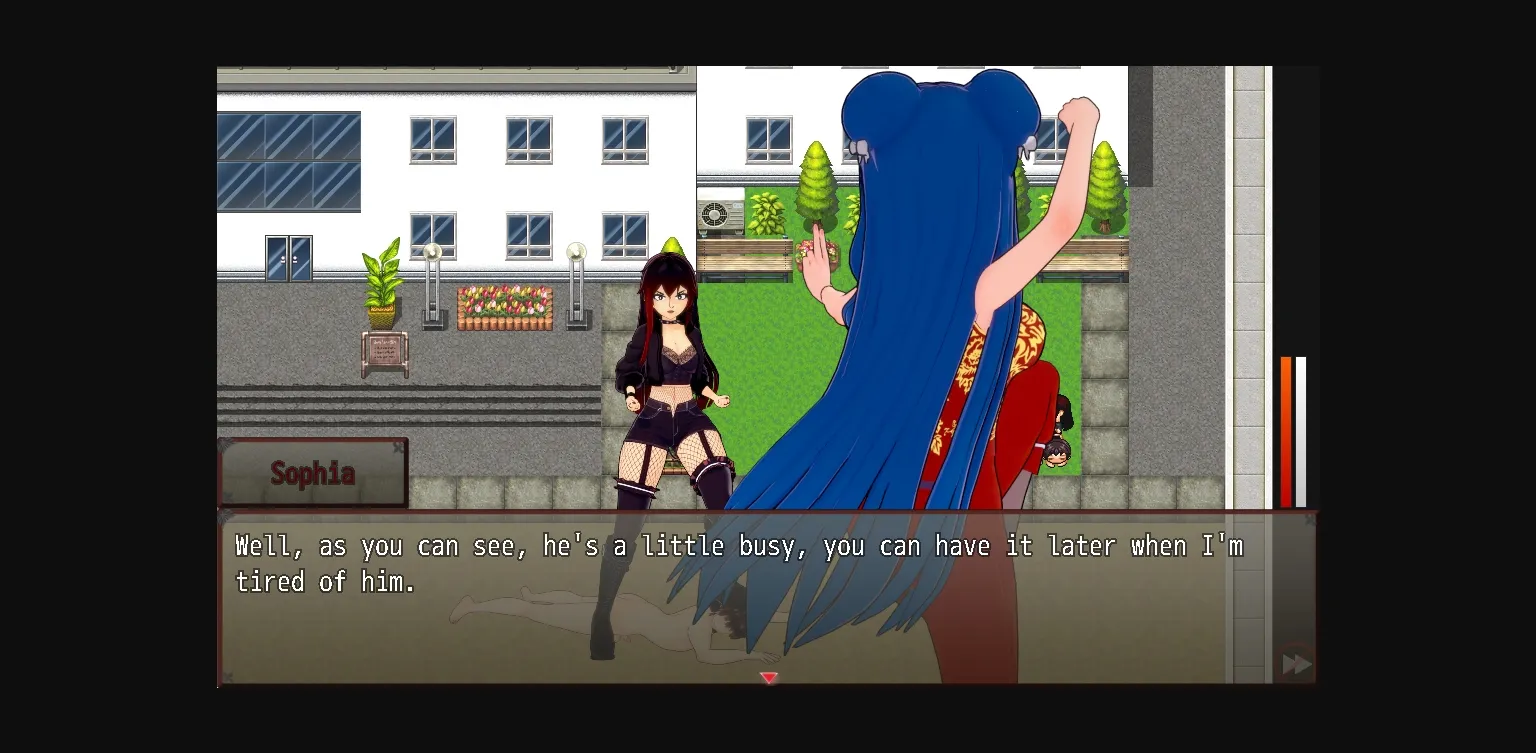Click the X mark on Sophia's nameplate
1536x753 pixels.
(399, 446)
